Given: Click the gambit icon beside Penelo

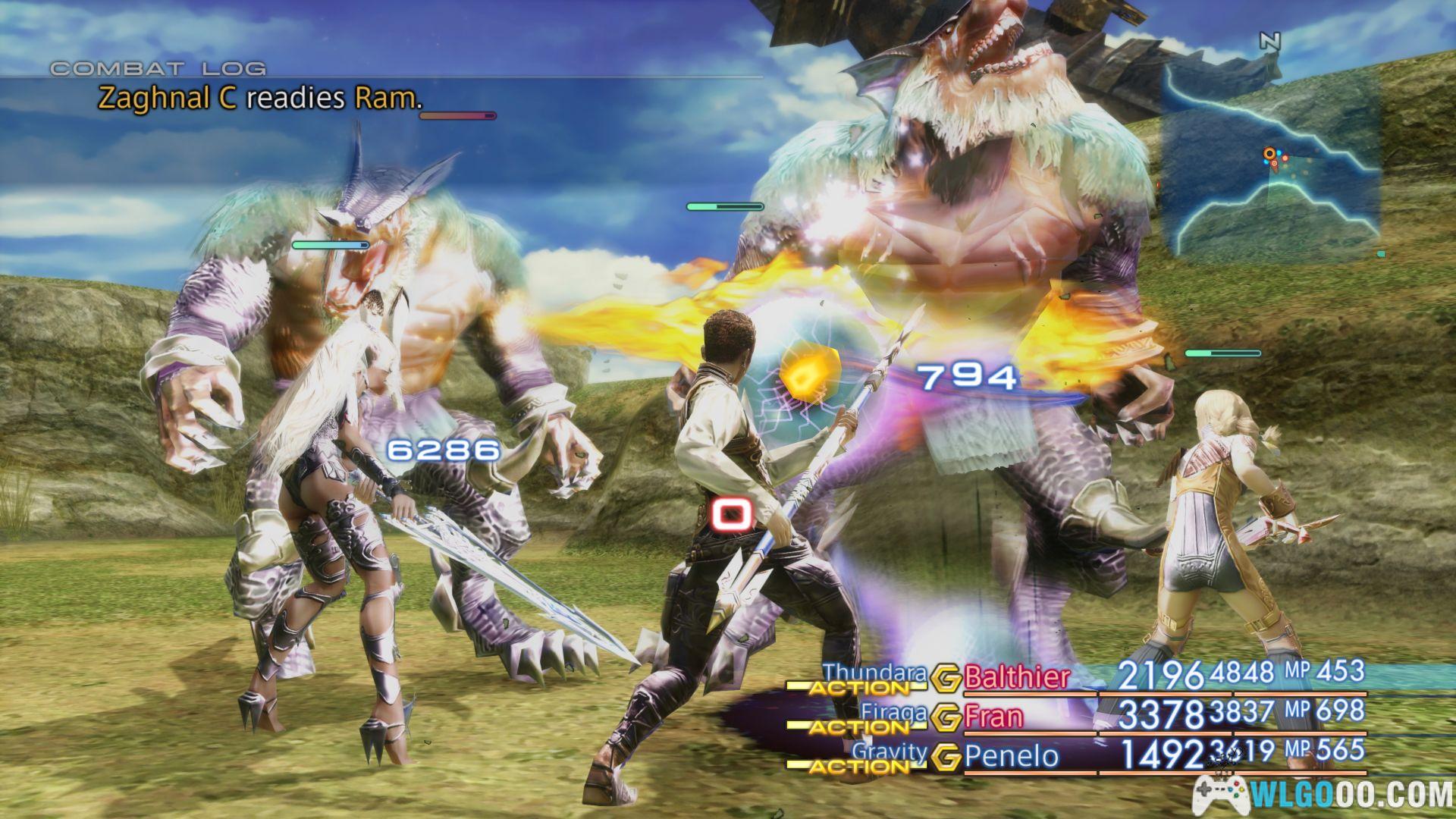Looking at the screenshot, I should coord(946,757).
